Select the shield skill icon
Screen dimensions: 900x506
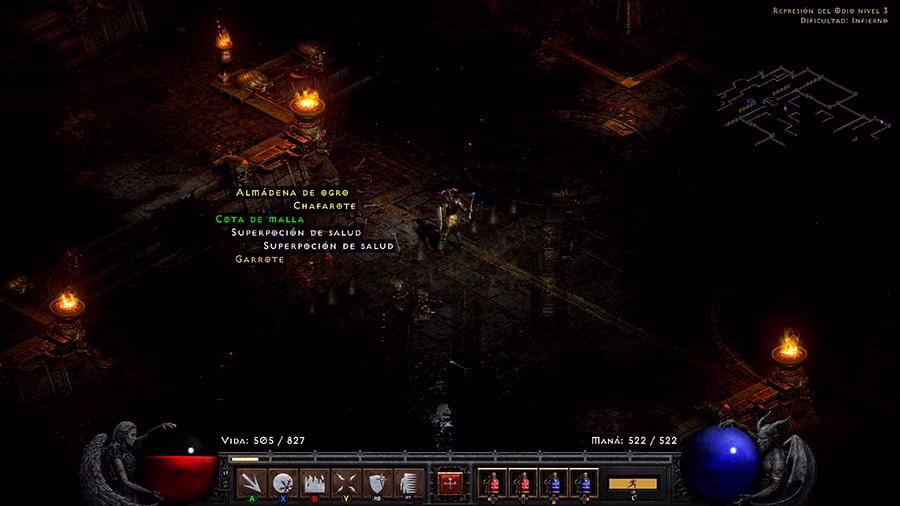(x=376, y=483)
